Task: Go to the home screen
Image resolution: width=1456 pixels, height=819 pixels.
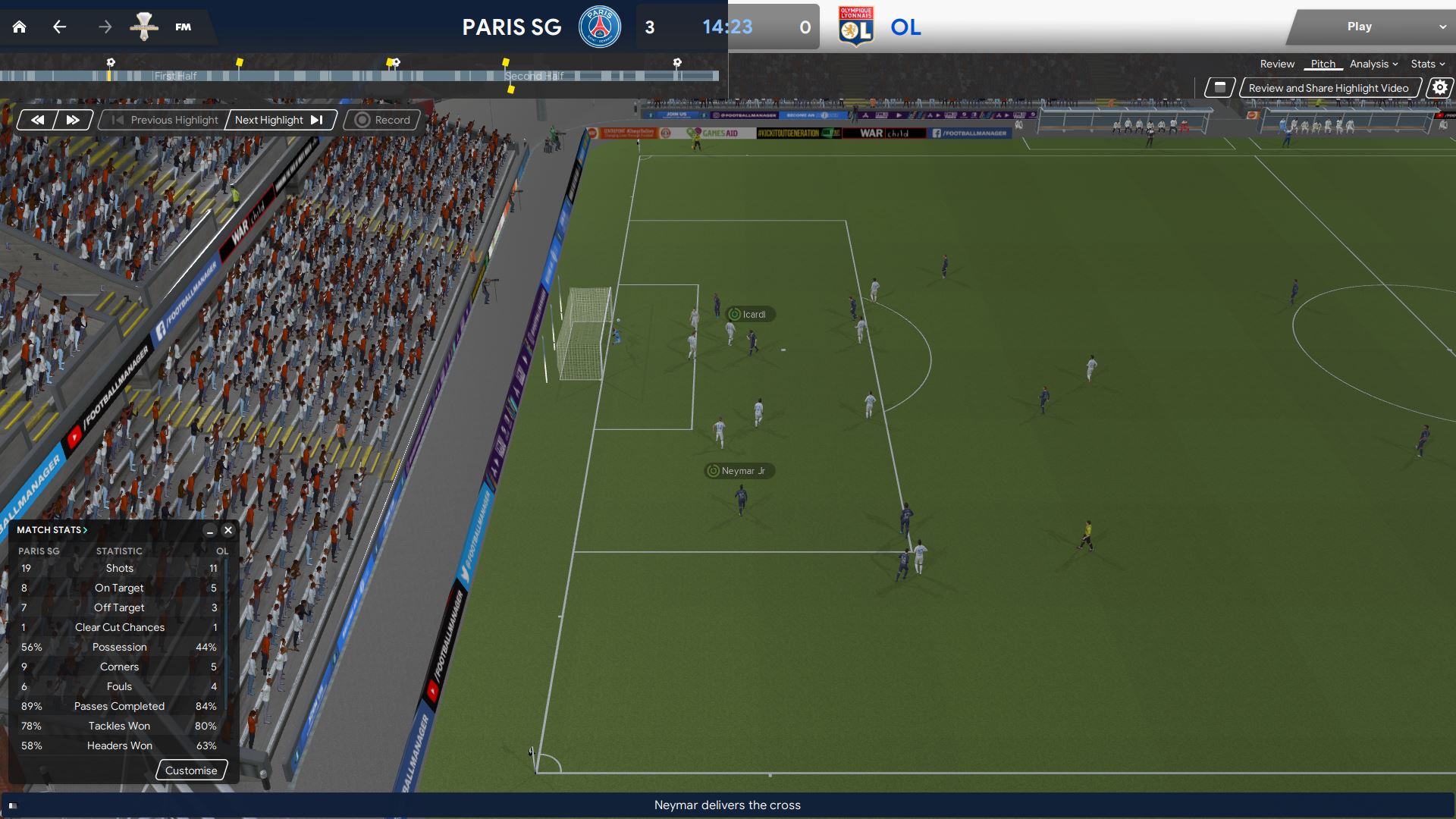Action: (20, 27)
